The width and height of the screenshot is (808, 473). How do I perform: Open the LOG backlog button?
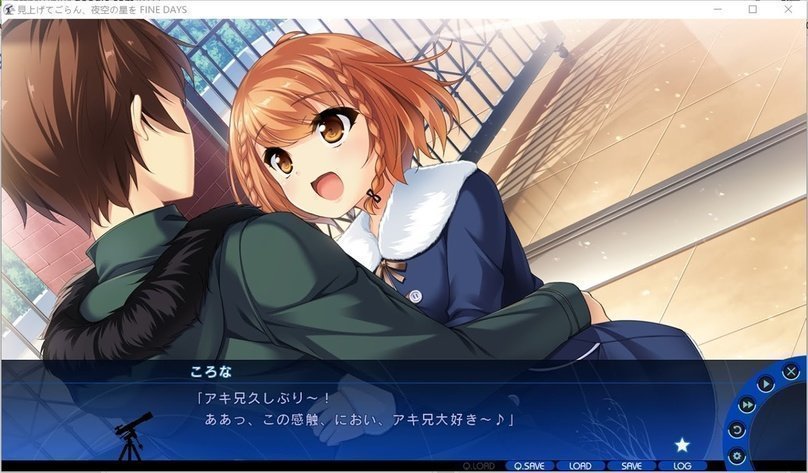point(683,466)
